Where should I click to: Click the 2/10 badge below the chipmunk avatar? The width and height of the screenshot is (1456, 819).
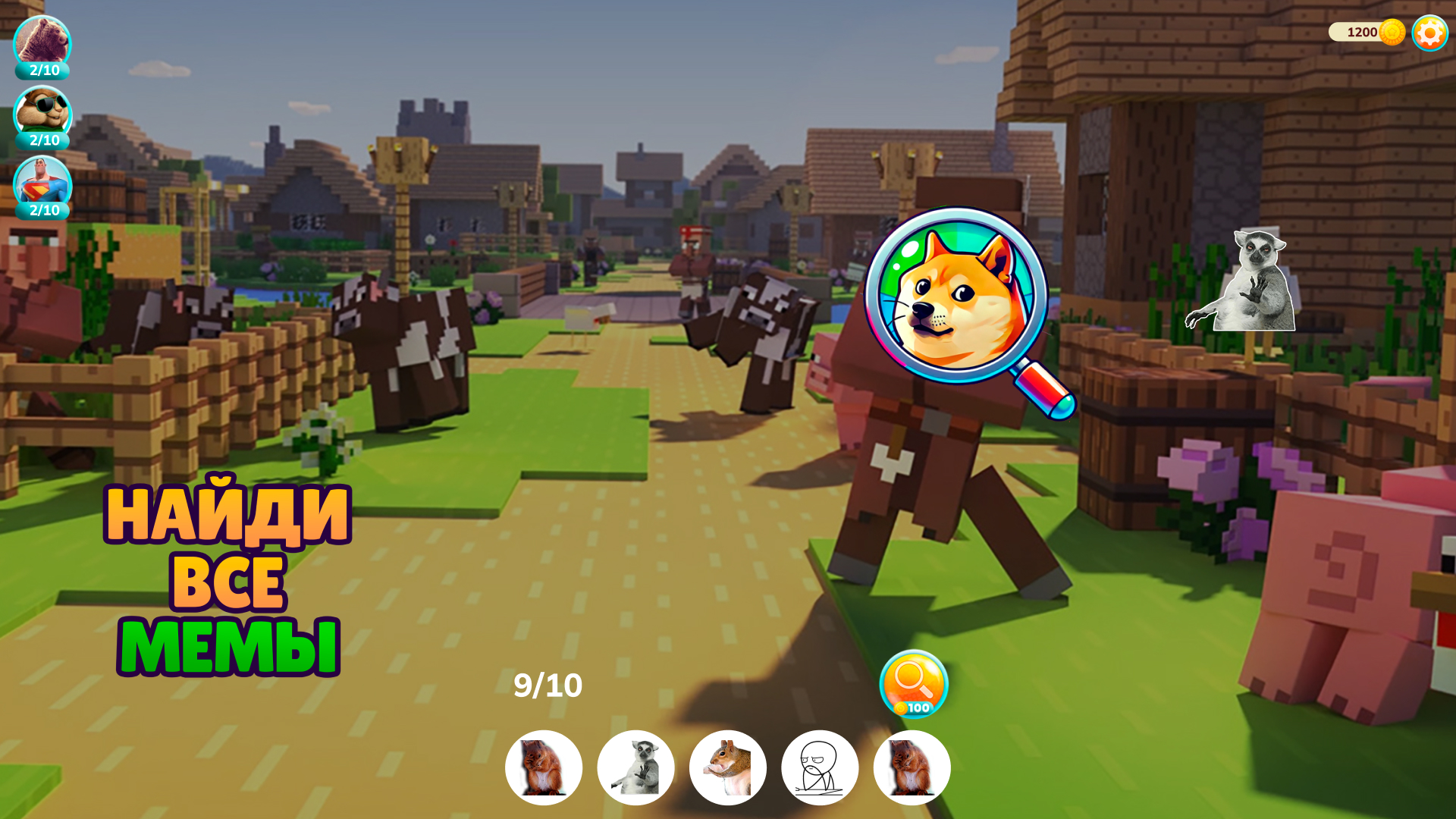tap(42, 141)
